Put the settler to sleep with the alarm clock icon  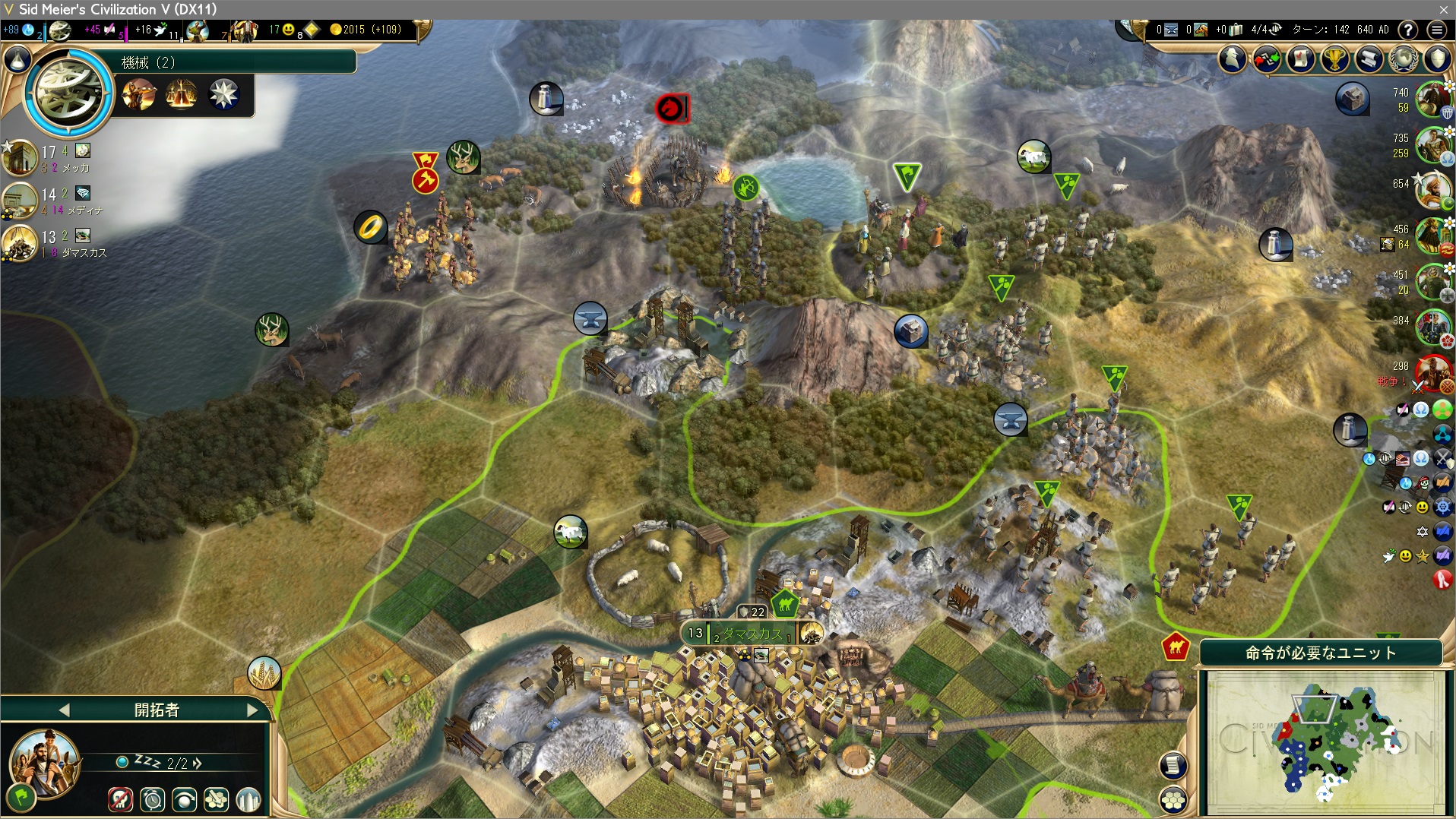click(153, 799)
